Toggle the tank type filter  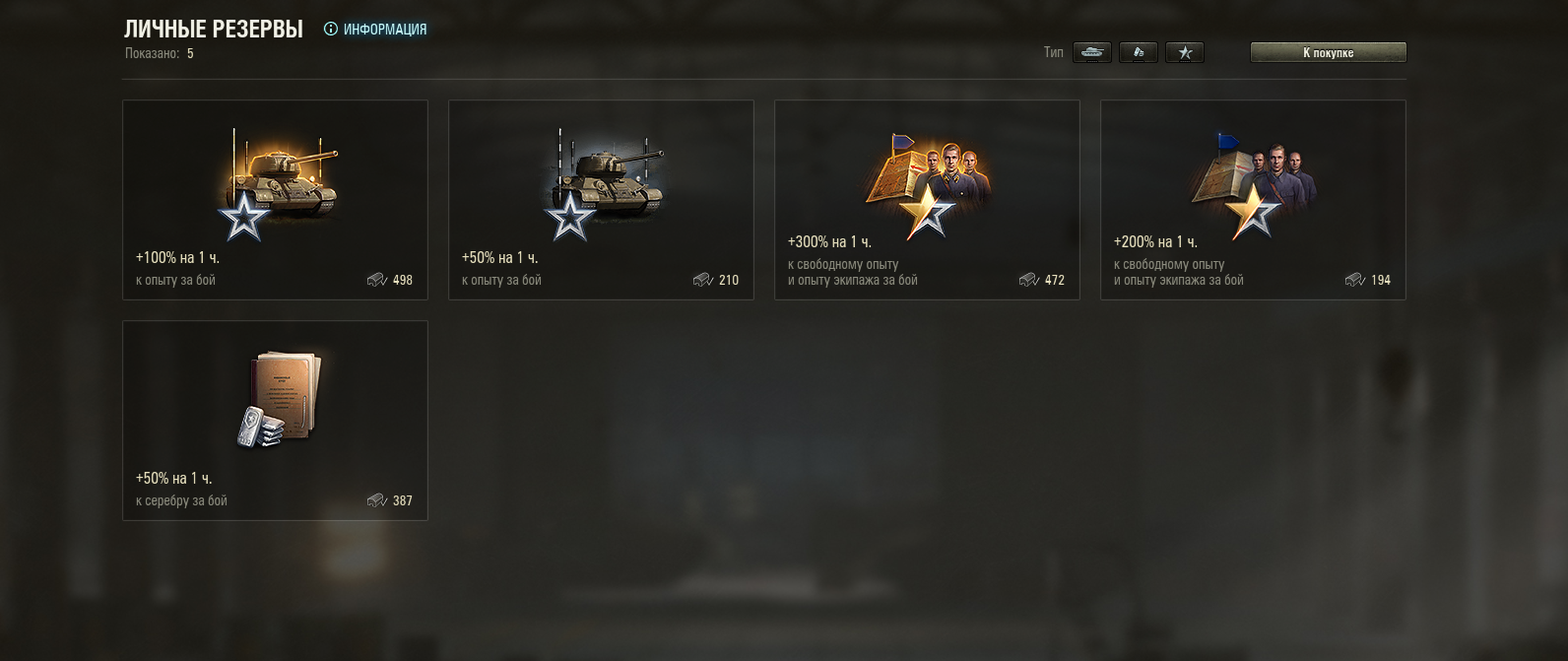coord(1091,52)
